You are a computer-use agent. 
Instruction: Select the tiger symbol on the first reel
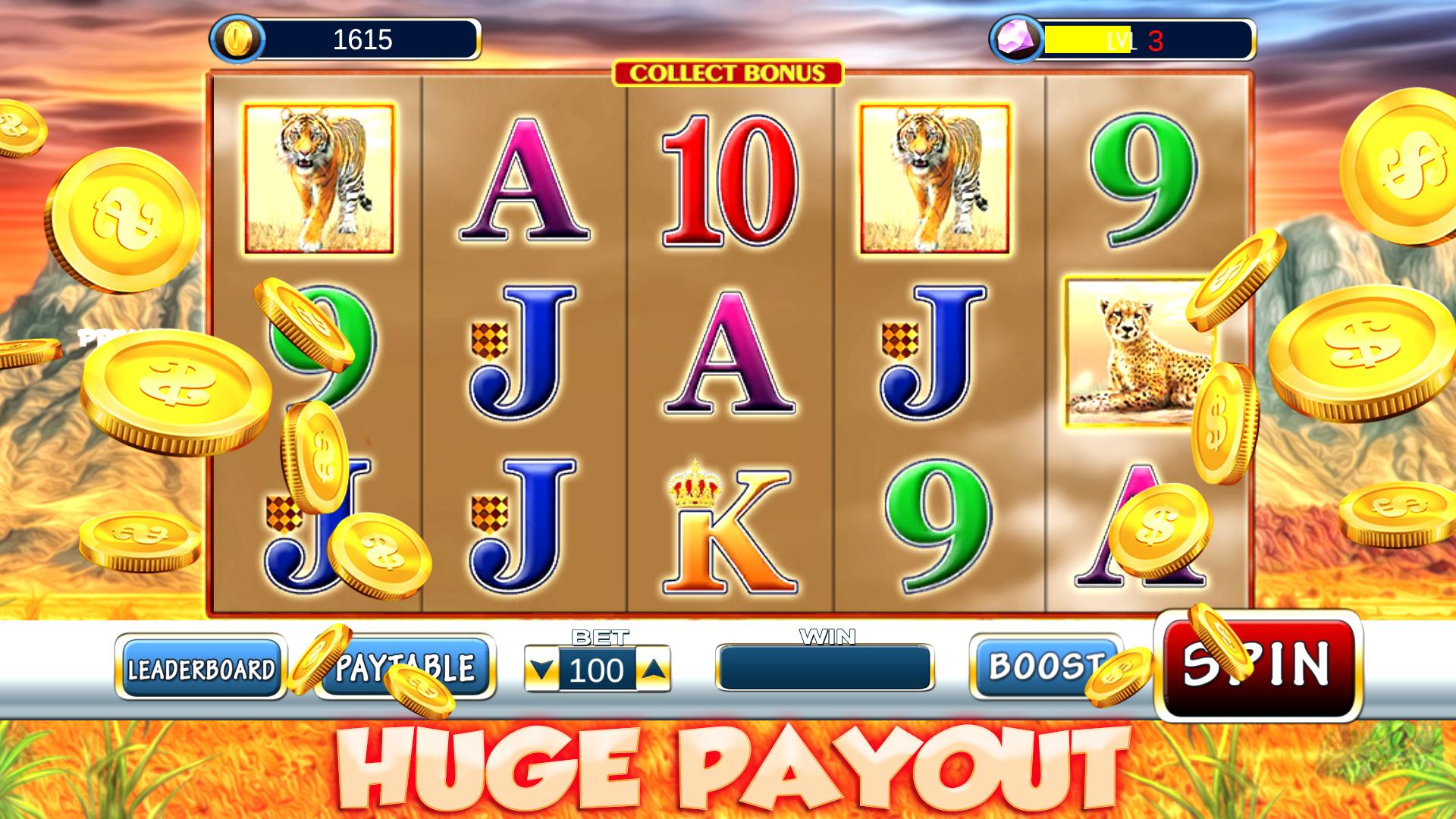click(318, 178)
